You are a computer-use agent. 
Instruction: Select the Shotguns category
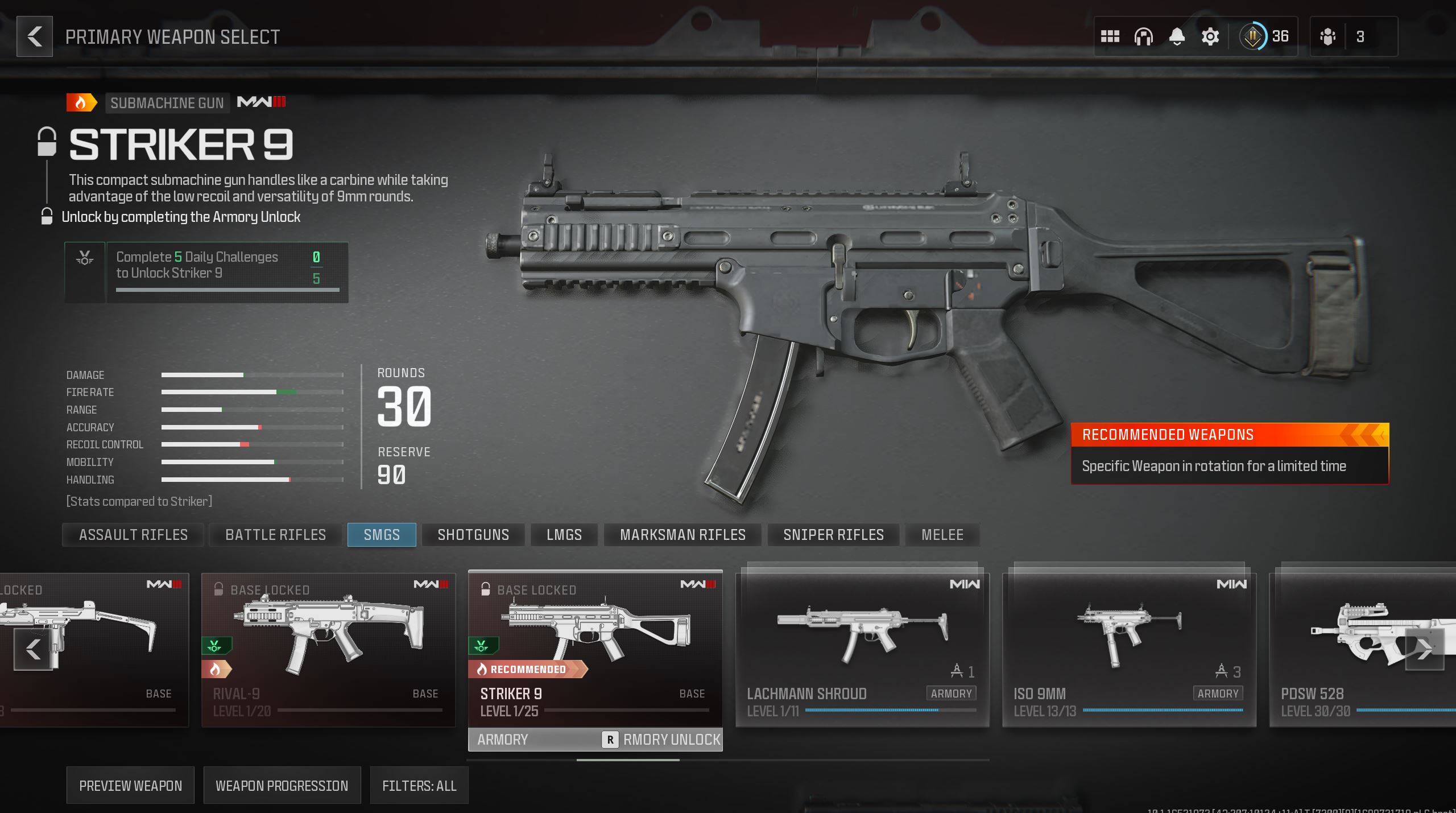pyautogui.click(x=473, y=535)
